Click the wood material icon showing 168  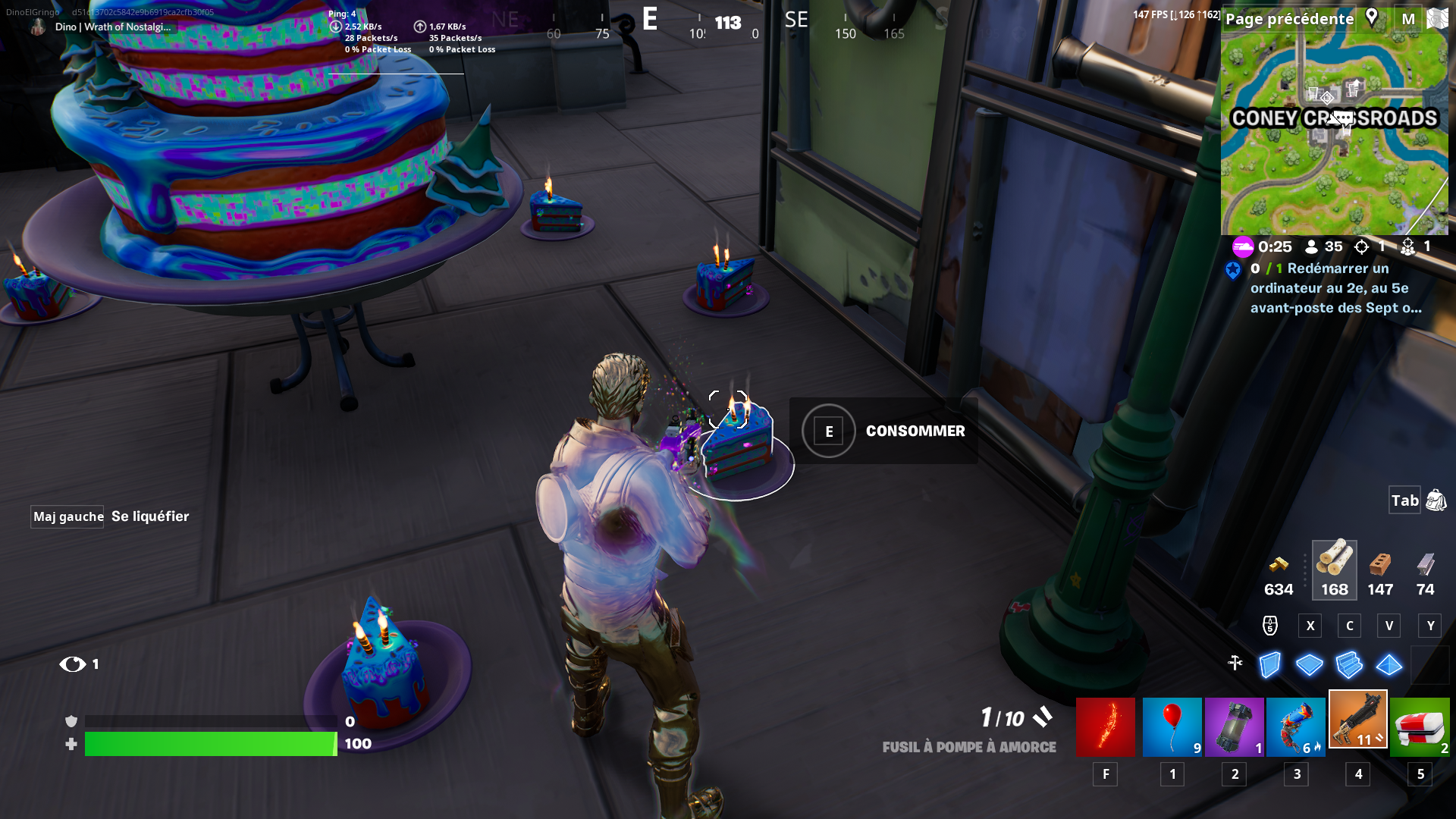1334,569
